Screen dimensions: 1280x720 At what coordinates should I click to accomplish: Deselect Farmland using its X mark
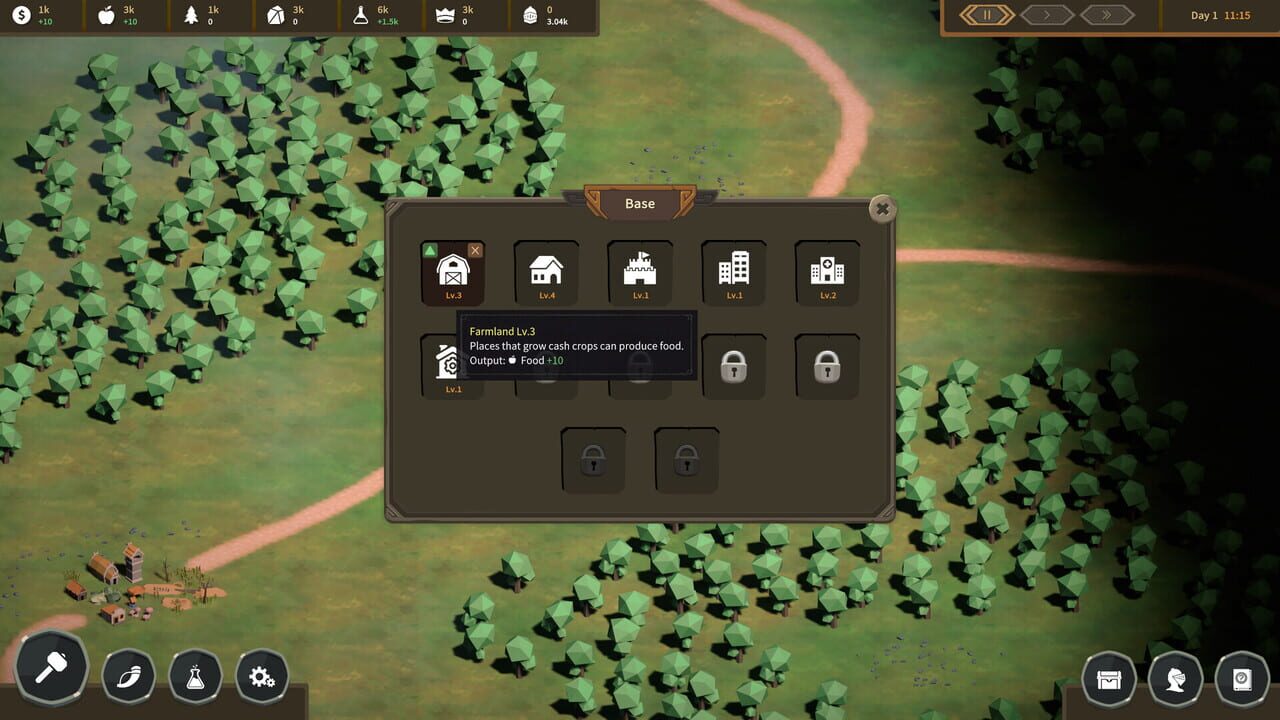point(475,250)
